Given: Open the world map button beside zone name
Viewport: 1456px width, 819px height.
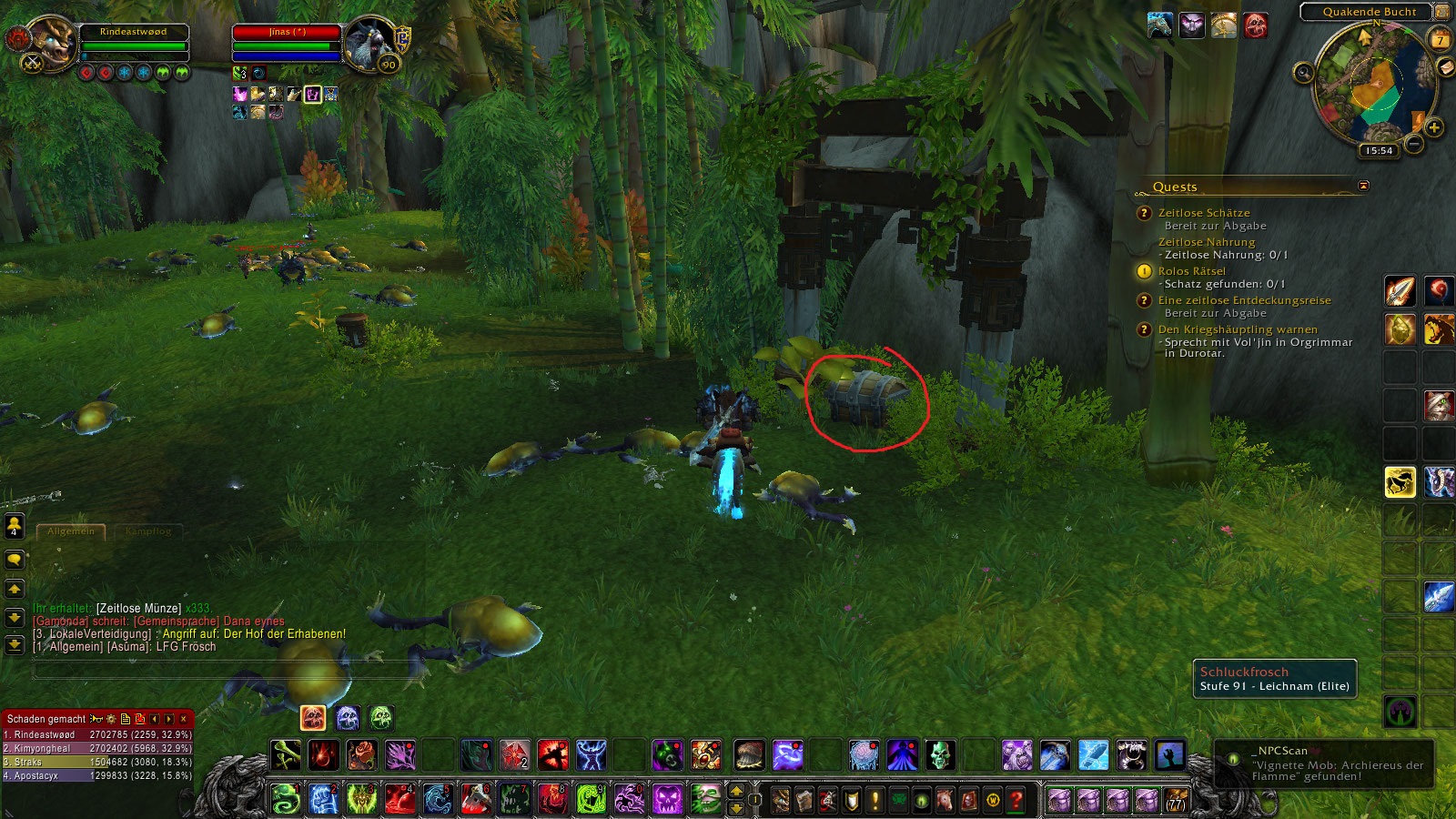Looking at the screenshot, I should pos(1442,12).
